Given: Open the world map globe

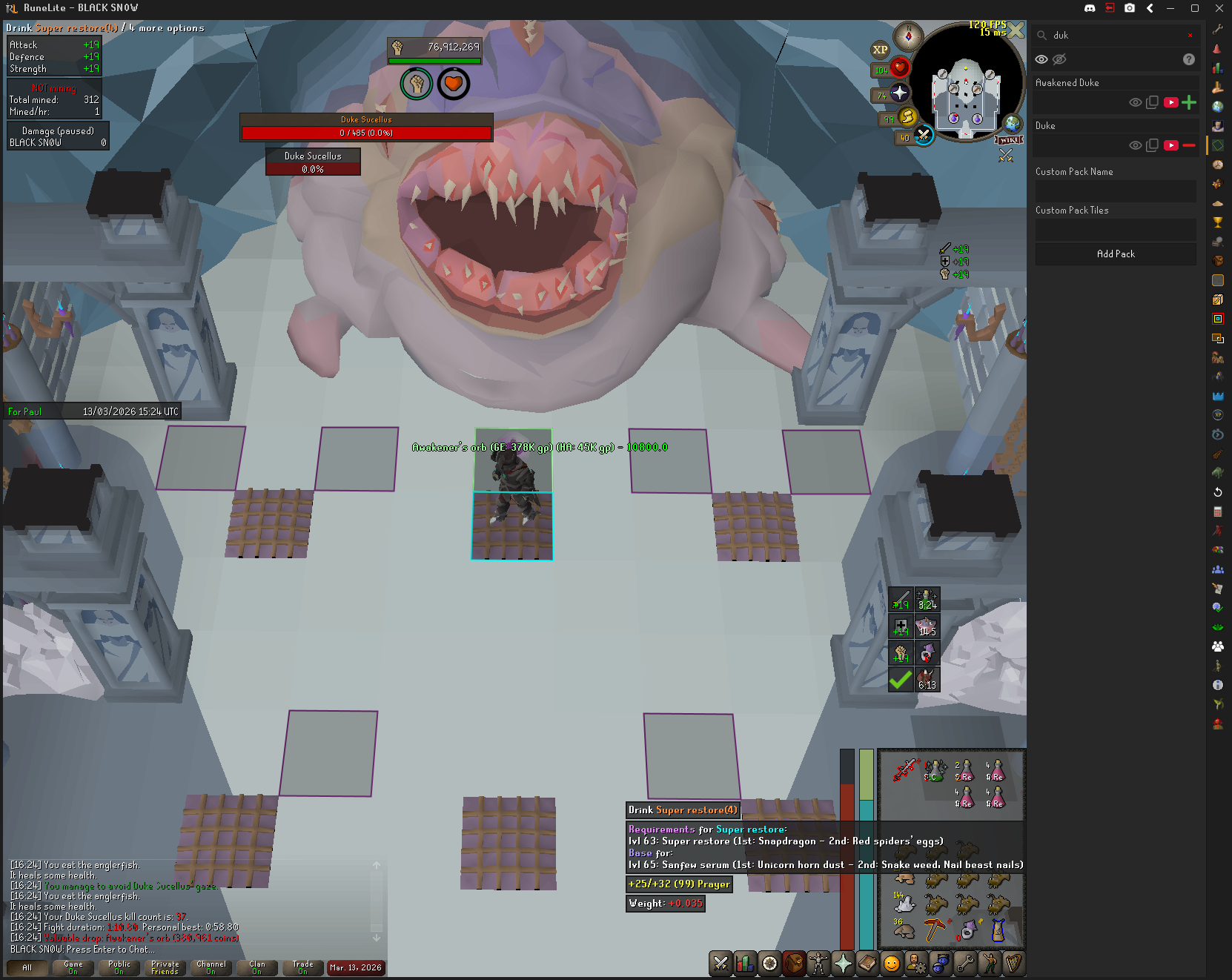Looking at the screenshot, I should [x=1012, y=123].
